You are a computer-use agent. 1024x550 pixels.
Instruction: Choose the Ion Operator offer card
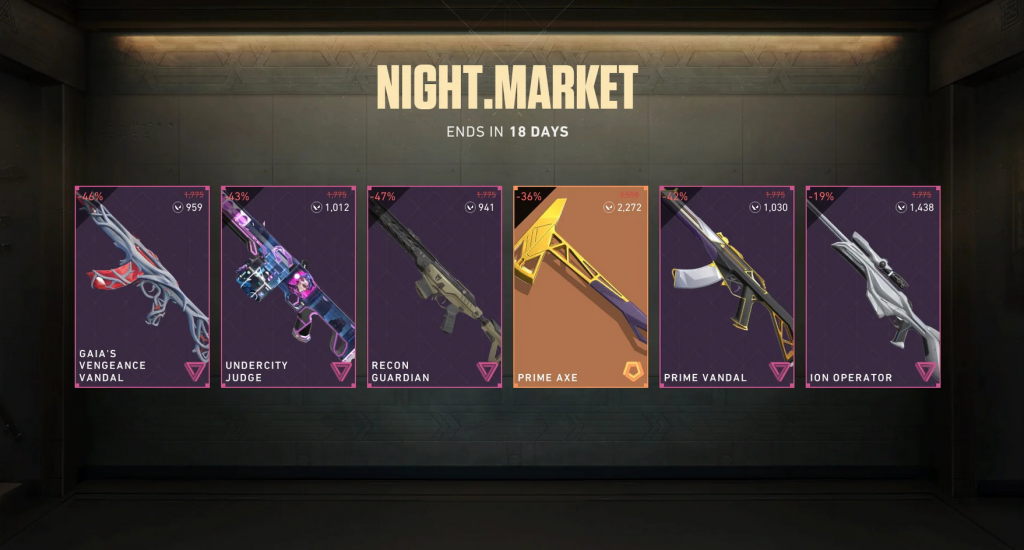[873, 287]
